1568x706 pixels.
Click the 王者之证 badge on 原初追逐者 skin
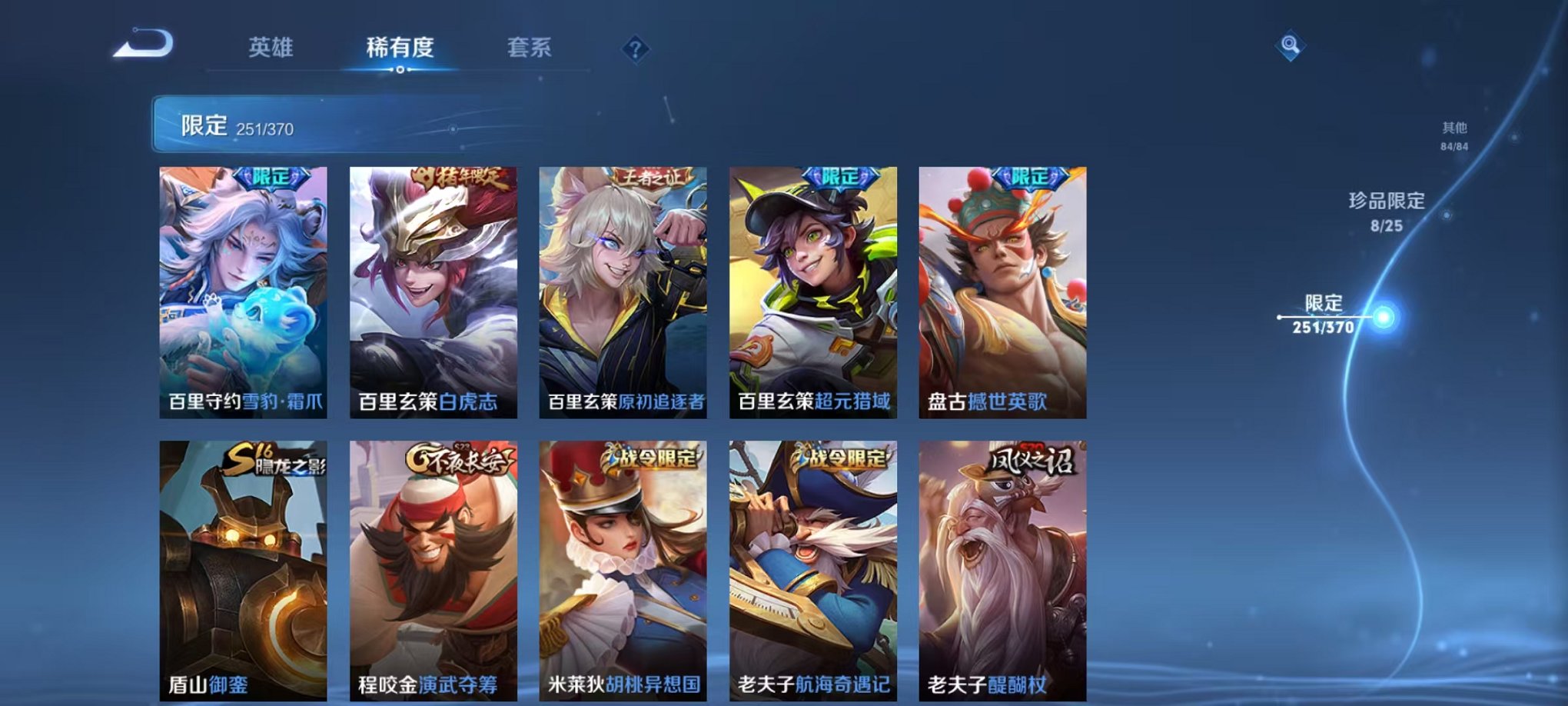click(x=649, y=175)
